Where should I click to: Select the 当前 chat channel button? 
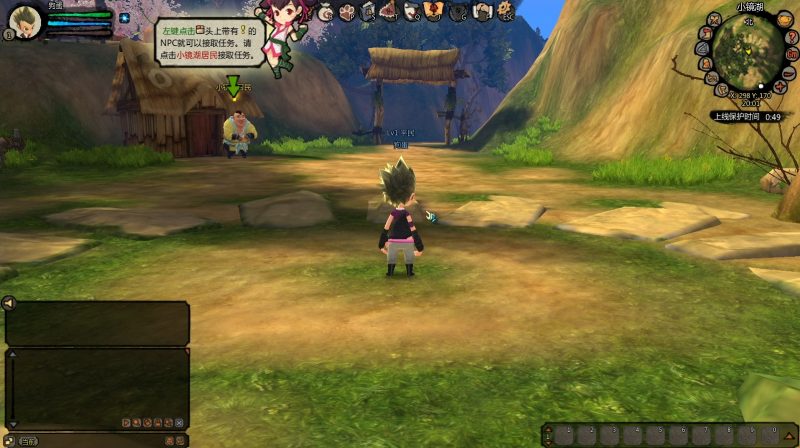[x=28, y=440]
